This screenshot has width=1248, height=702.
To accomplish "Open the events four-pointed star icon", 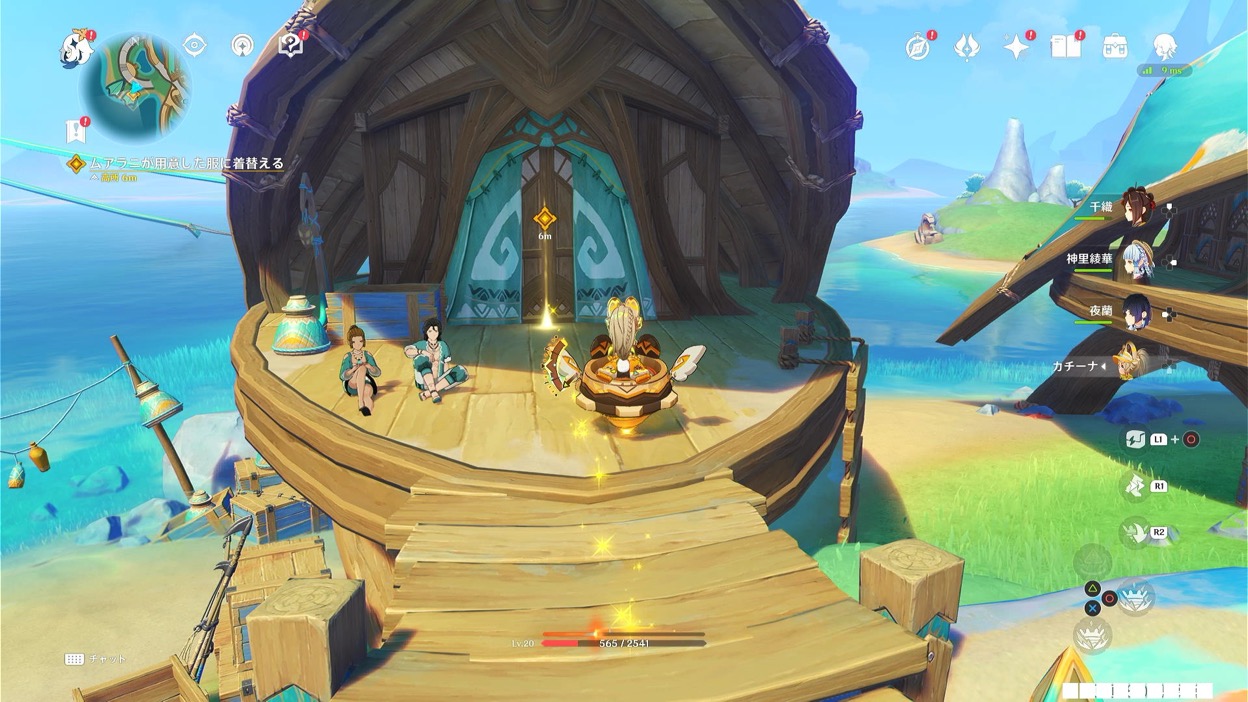I will [x=1016, y=47].
